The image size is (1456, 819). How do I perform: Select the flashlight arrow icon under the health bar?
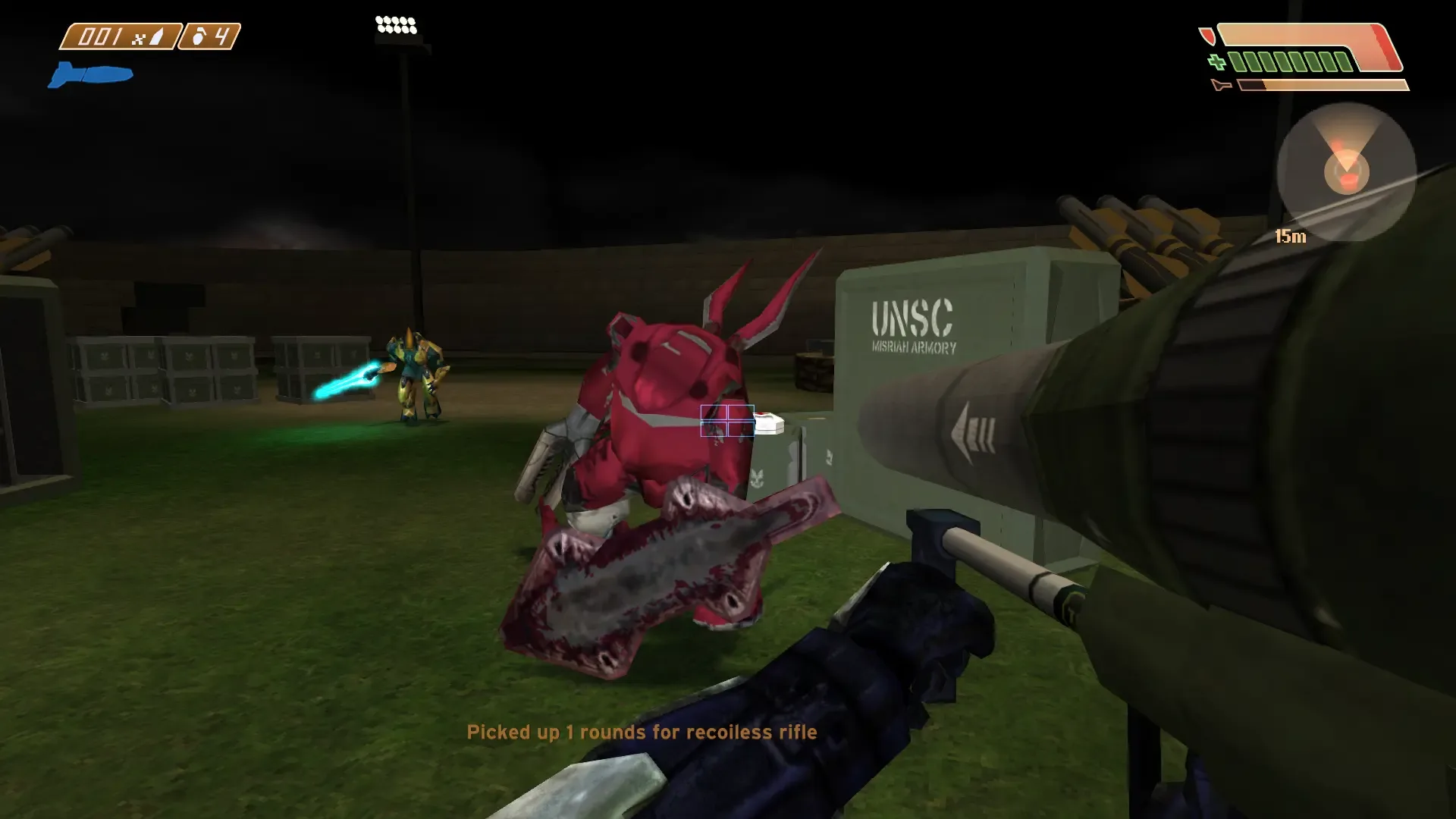(x=1222, y=84)
